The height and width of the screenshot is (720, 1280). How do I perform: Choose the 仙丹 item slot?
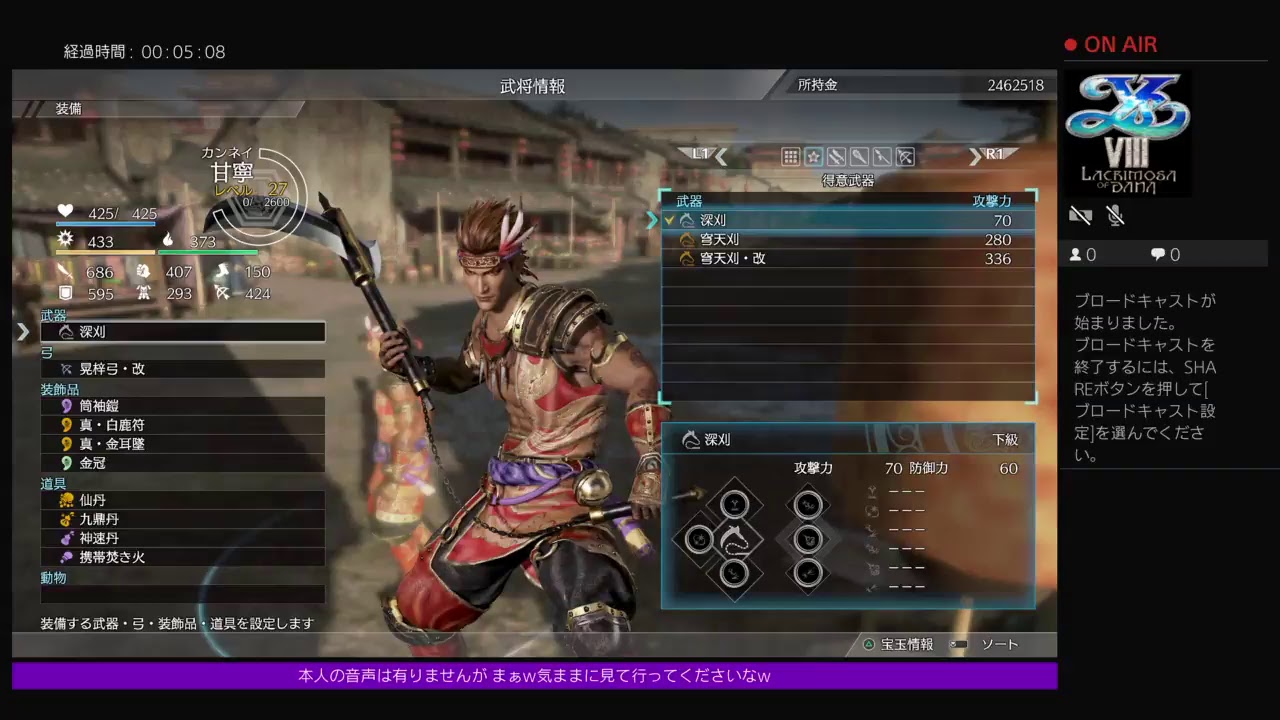pos(182,500)
